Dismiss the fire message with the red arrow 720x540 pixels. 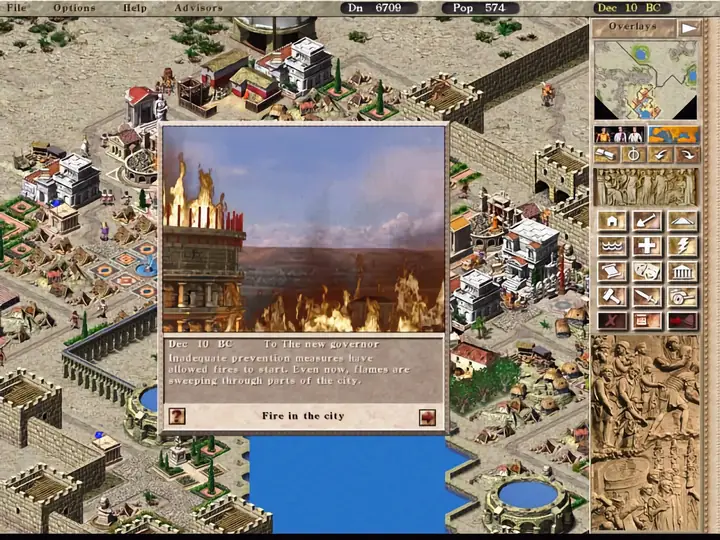pos(427,417)
